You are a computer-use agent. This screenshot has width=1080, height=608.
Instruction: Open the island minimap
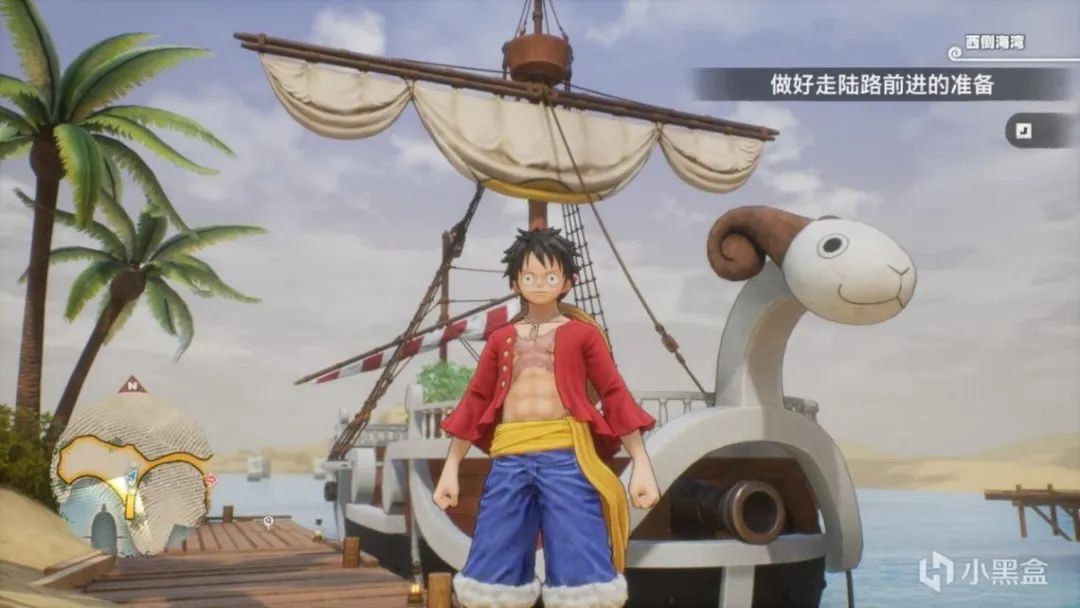(x=132, y=472)
